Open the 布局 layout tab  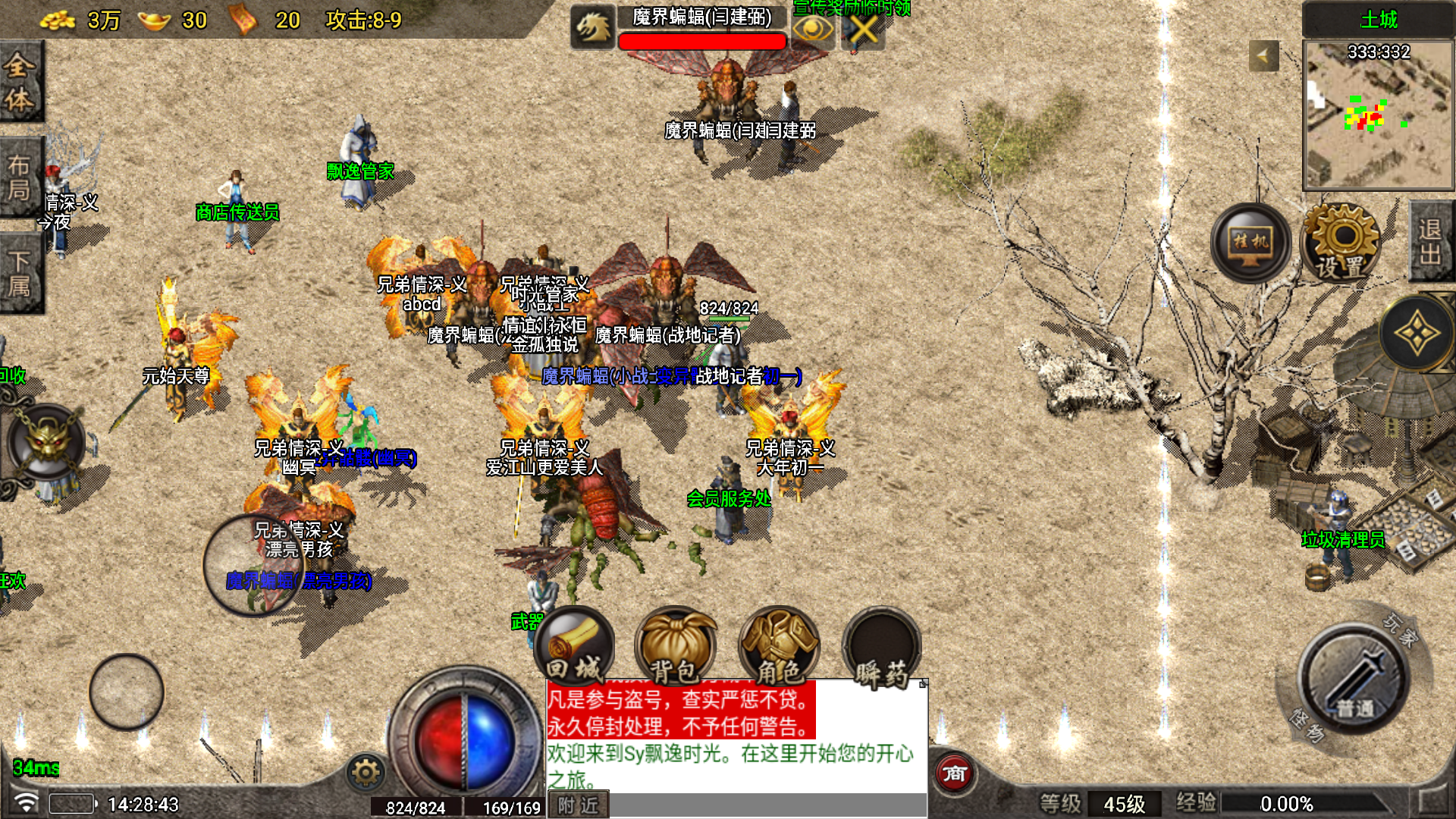20,177
